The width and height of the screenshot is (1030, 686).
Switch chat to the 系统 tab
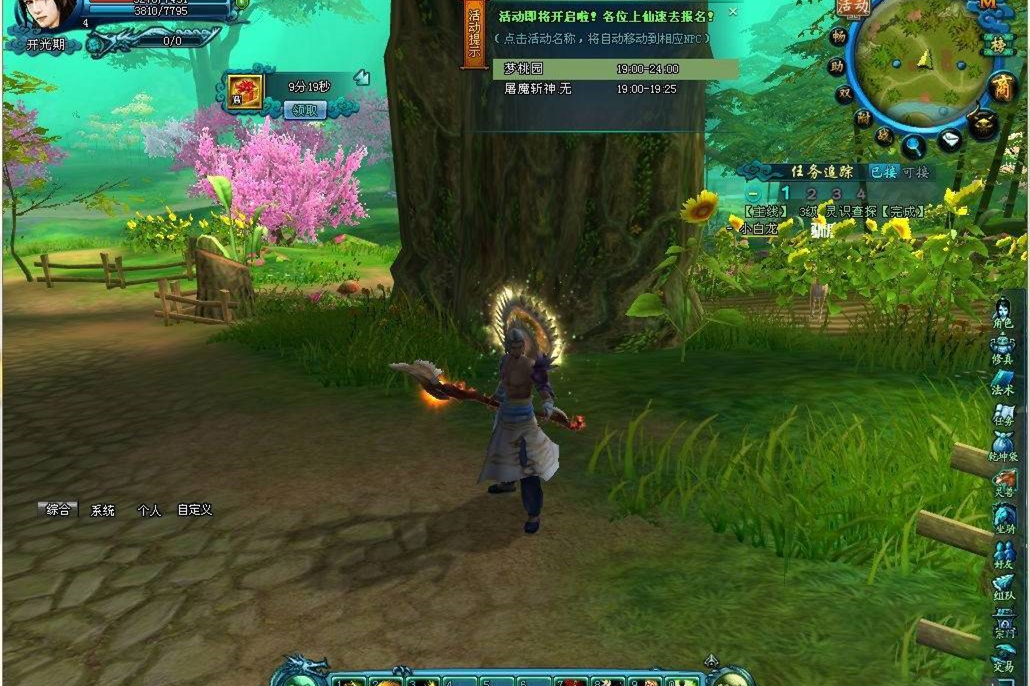(x=103, y=510)
